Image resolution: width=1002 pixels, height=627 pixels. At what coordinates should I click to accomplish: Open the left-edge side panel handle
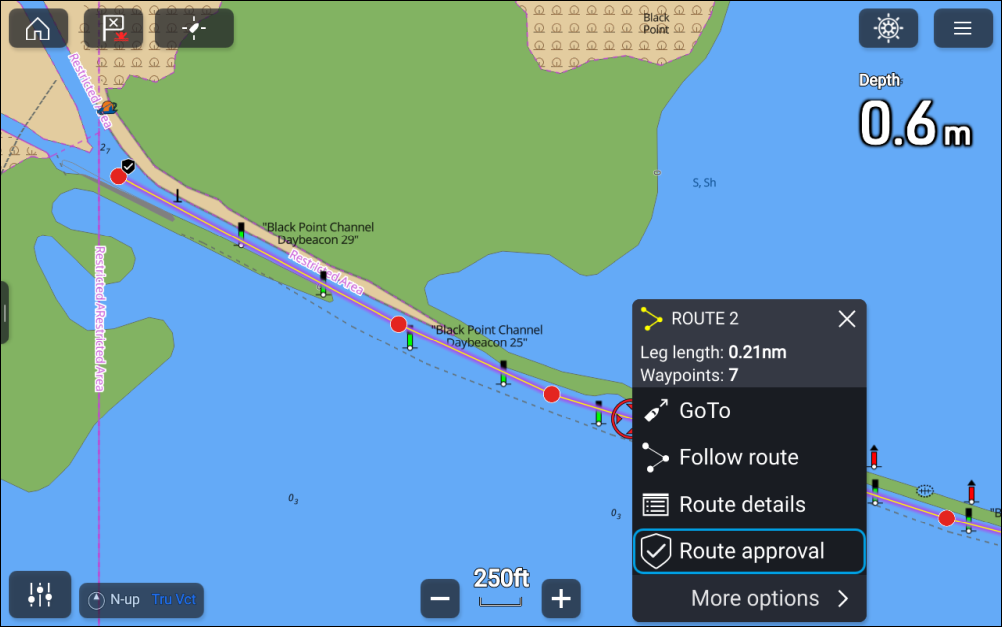tap(4, 313)
